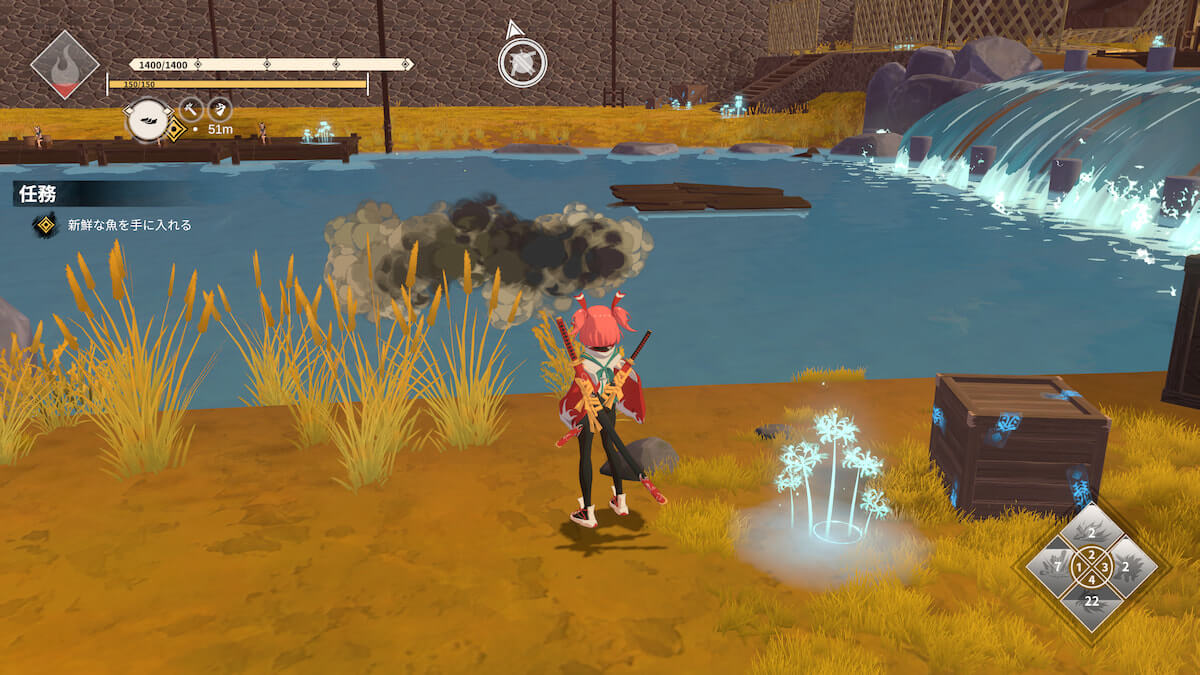Viewport: 1200px width, 675px height.
Task: Select the fresh fish quest objective entry
Action: click(128, 225)
